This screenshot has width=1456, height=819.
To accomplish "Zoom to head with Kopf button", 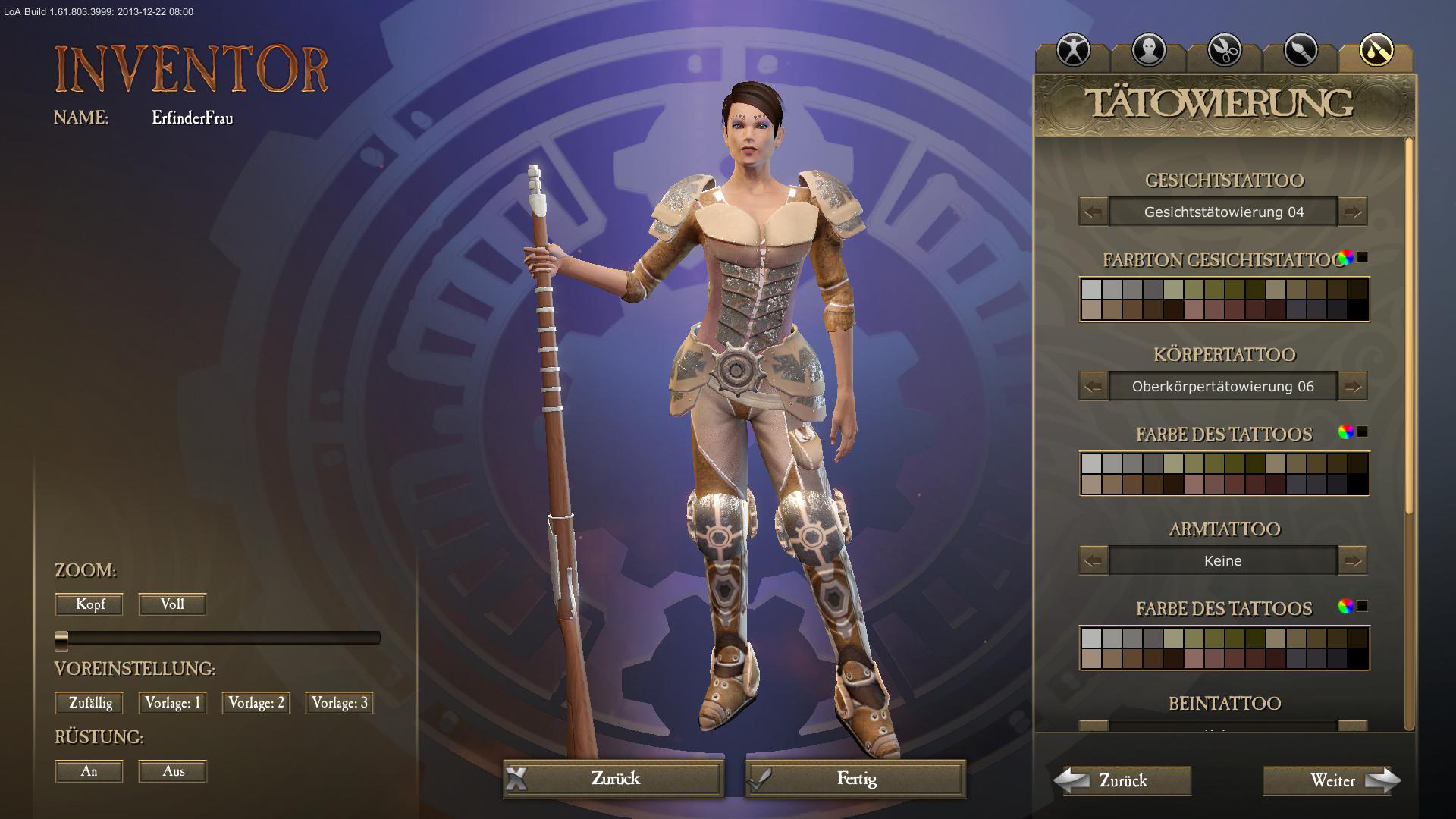I will (x=89, y=604).
